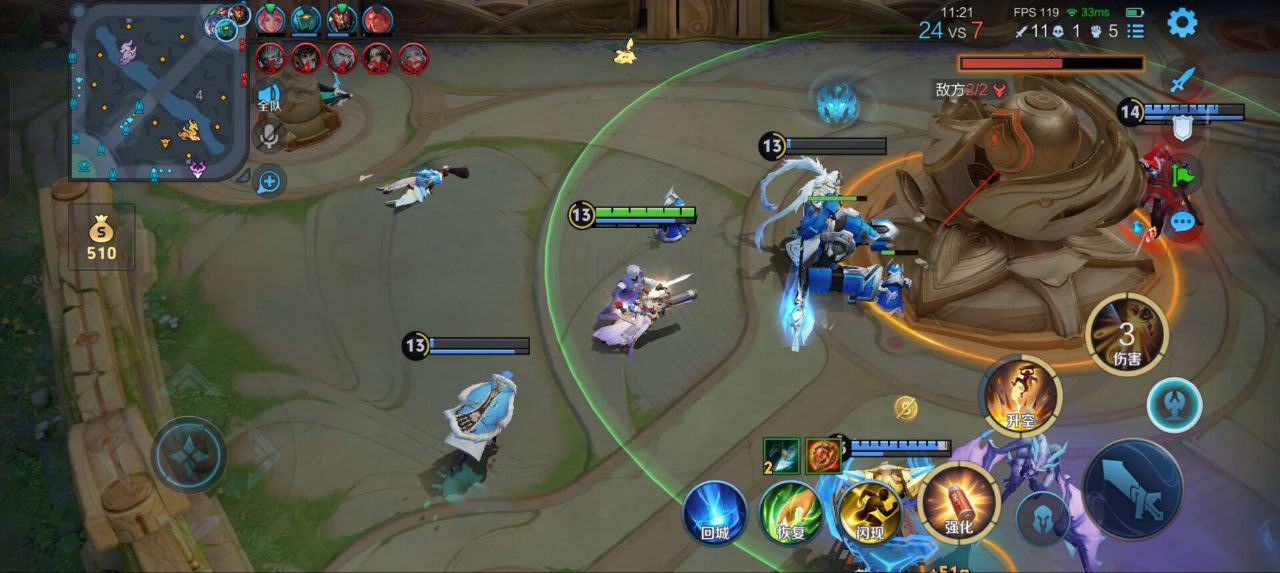The image size is (1280, 573).
Task: Click the minimap
Action: pyautogui.click(x=159, y=92)
